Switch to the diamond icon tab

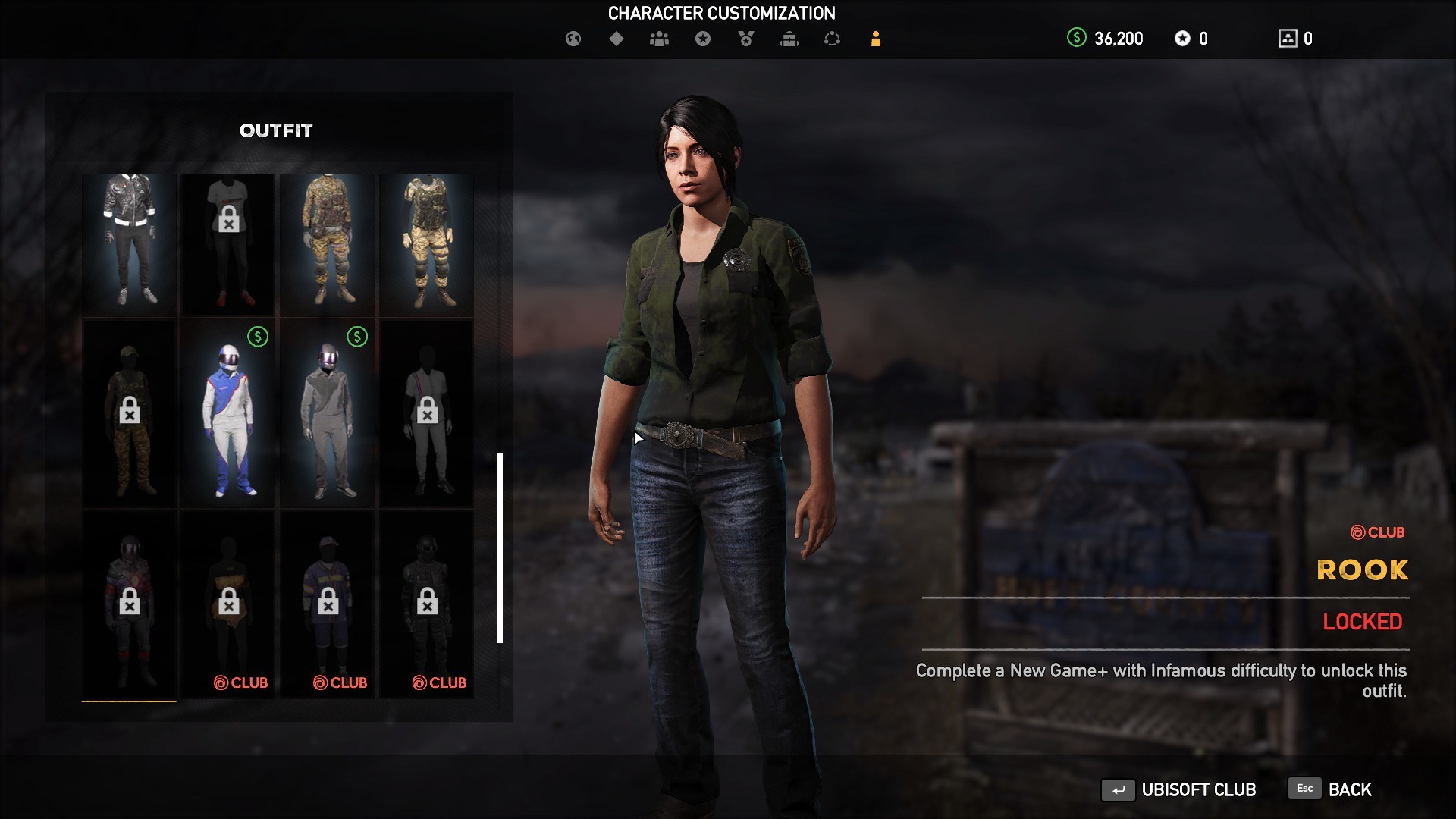[x=617, y=39]
